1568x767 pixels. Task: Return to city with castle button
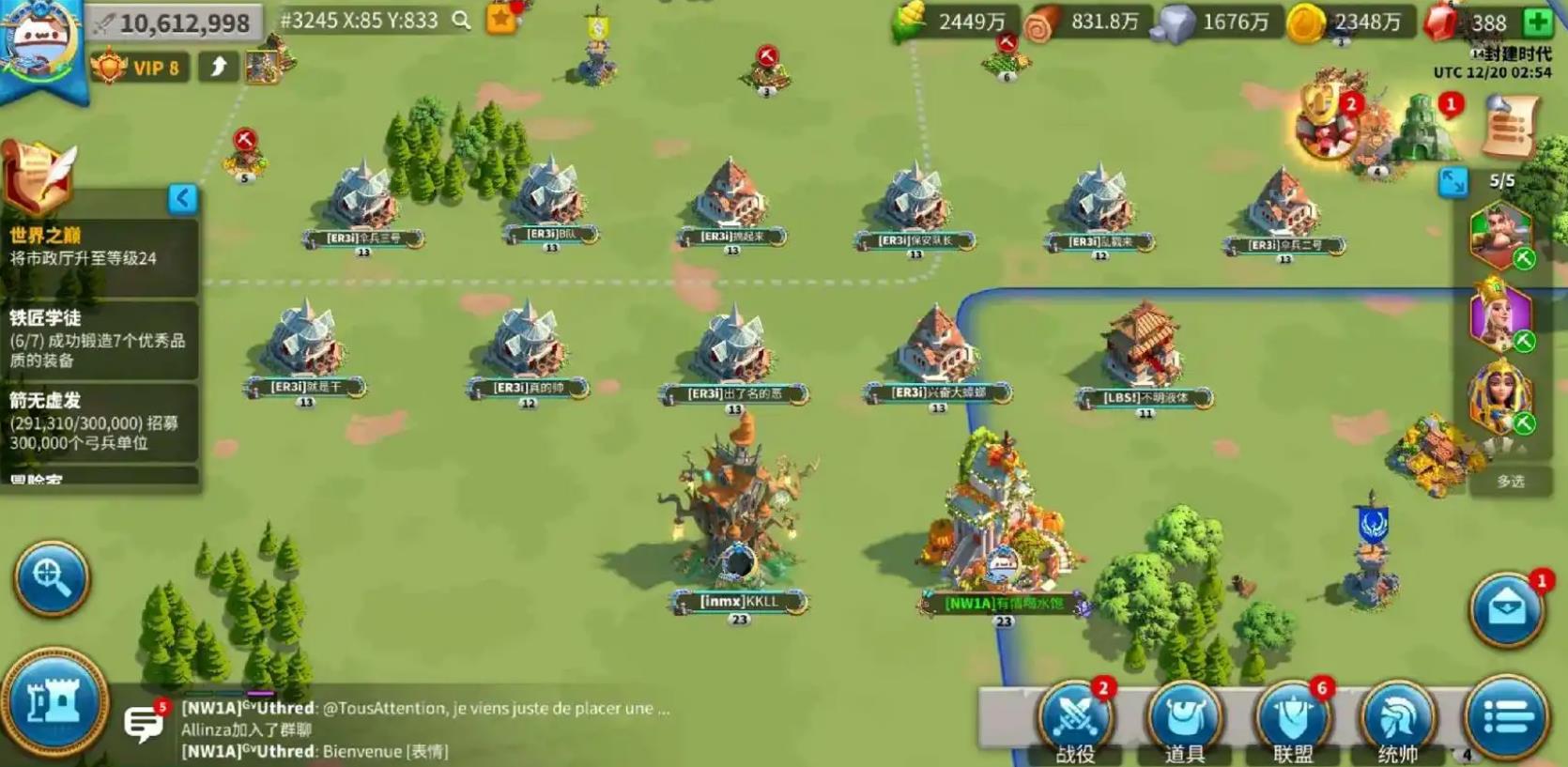click(54, 702)
